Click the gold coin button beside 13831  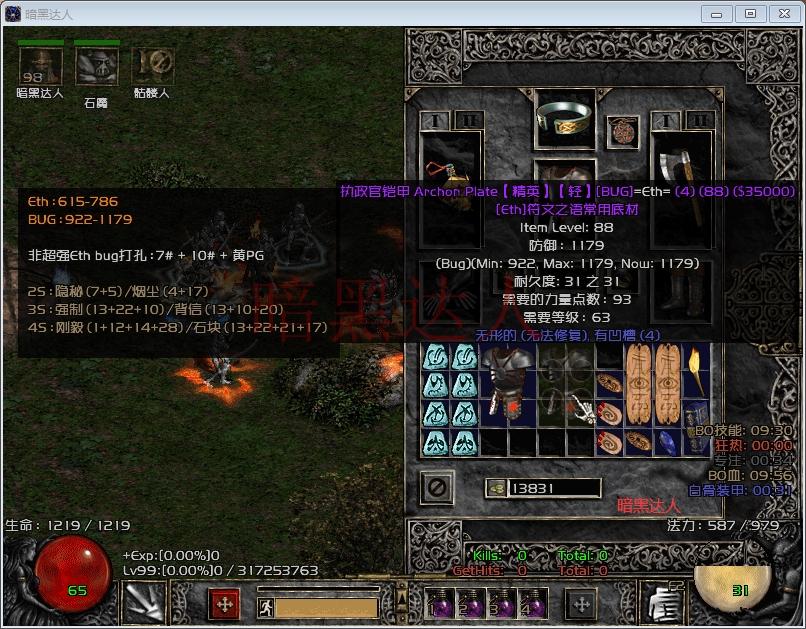click(x=496, y=488)
